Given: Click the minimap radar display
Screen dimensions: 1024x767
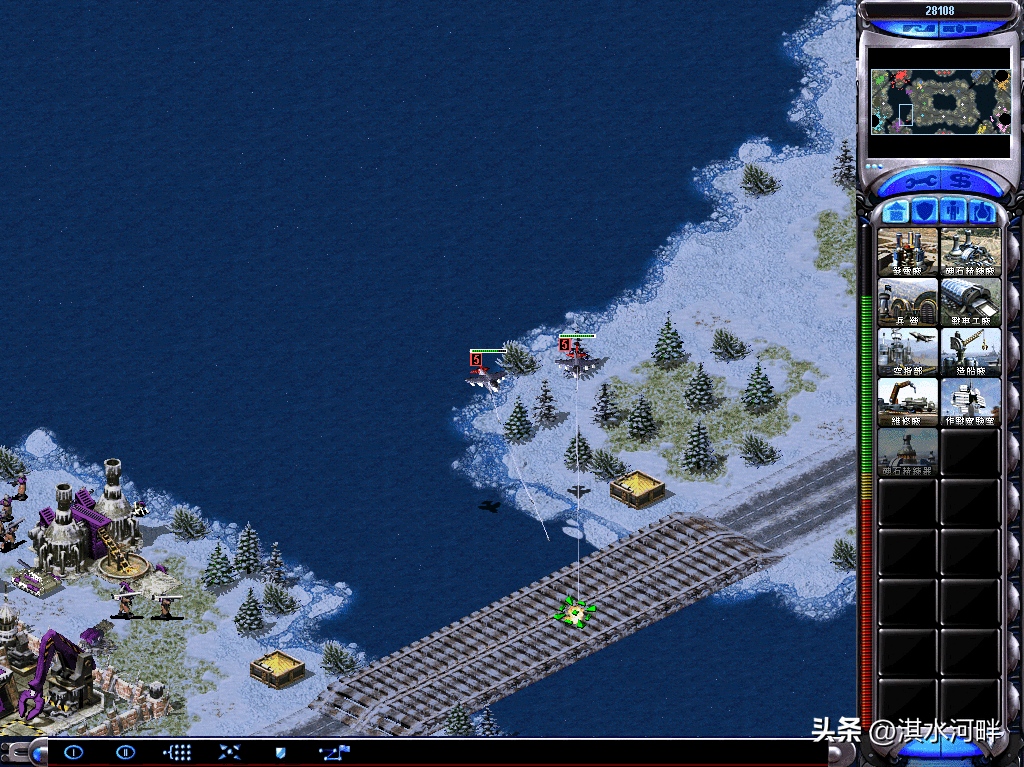Looking at the screenshot, I should 940,101.
